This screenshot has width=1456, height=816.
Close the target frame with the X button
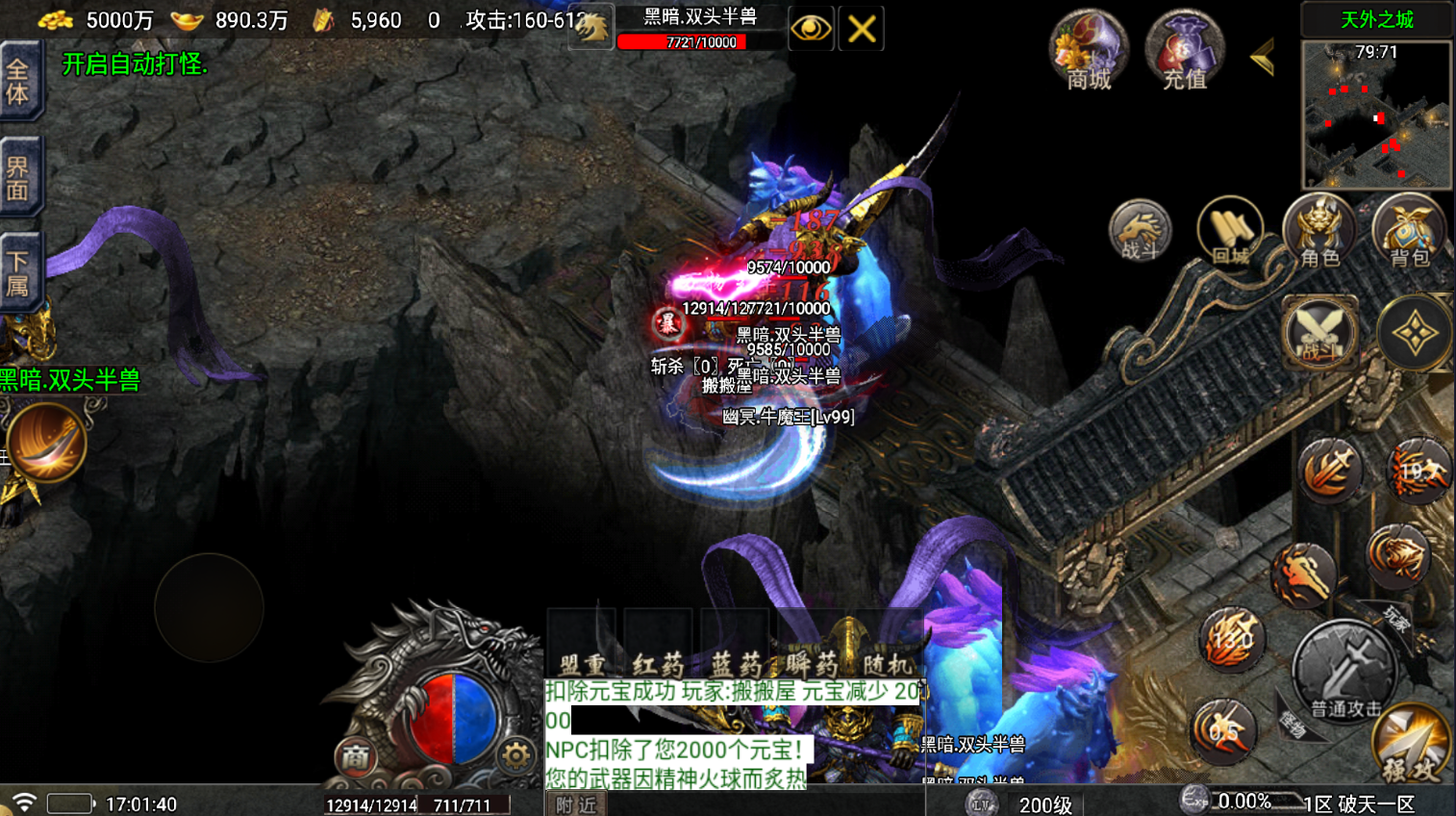point(861,29)
